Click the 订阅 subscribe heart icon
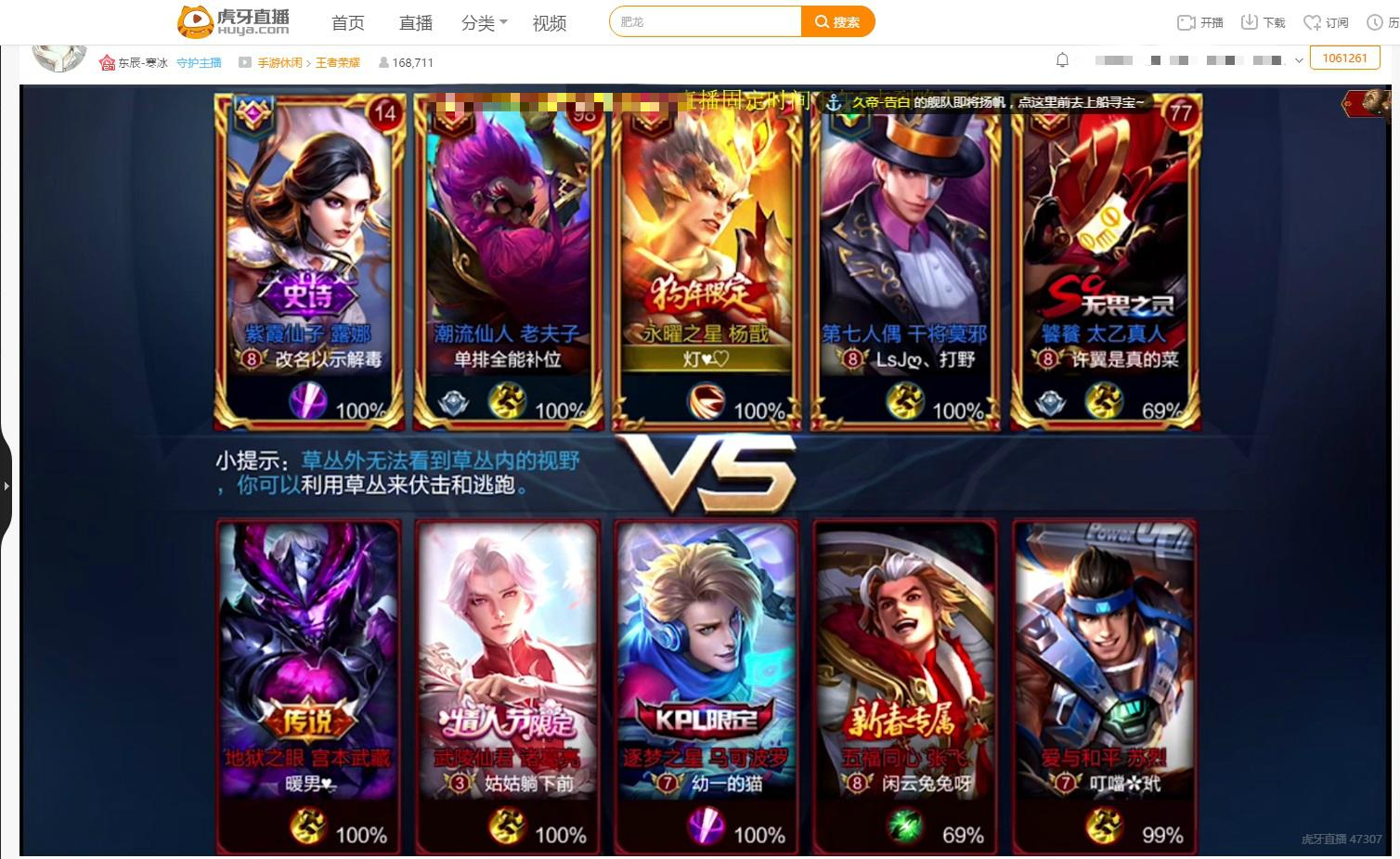 coord(1313,20)
